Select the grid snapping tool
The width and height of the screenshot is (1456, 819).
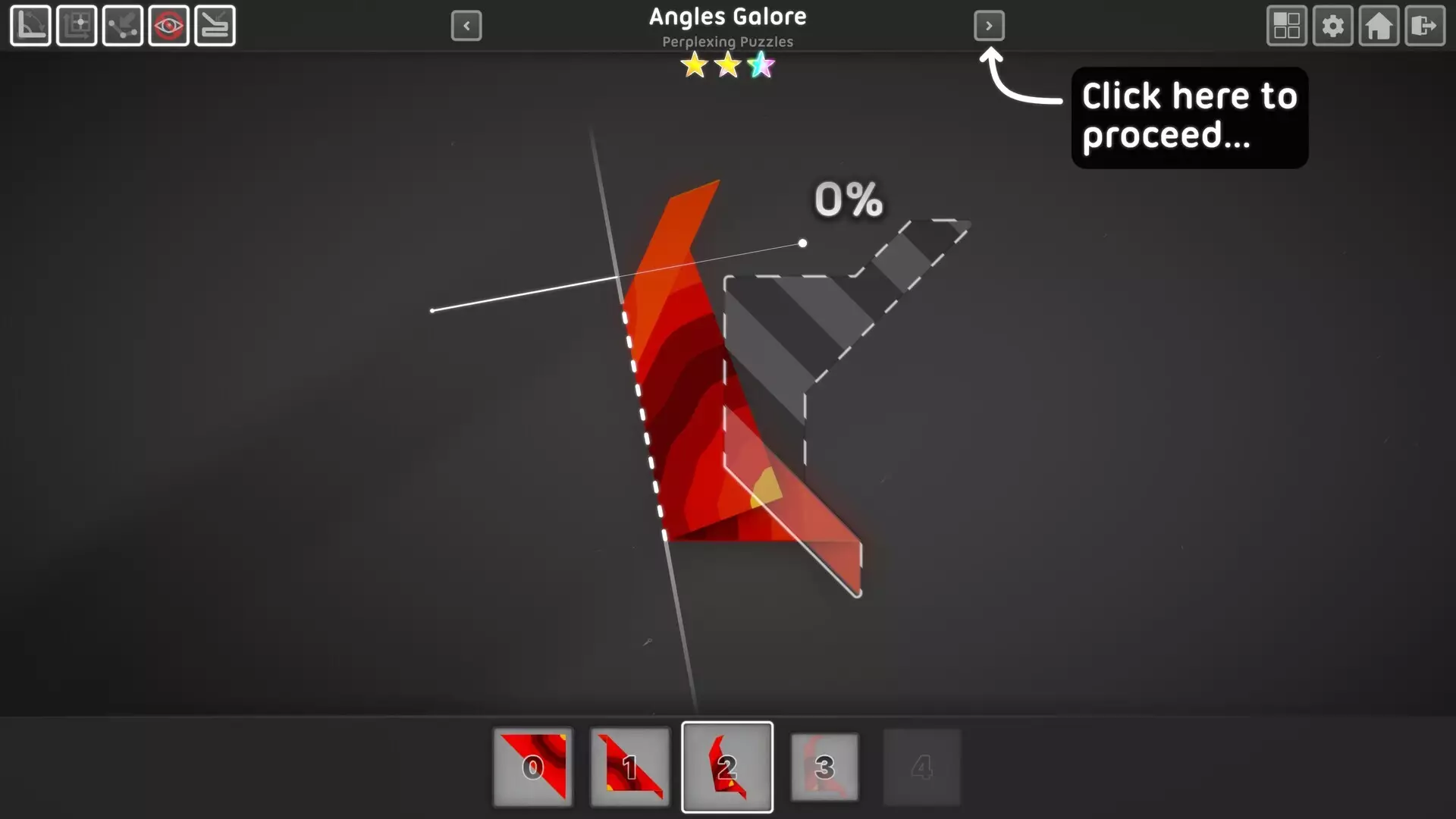click(77, 26)
